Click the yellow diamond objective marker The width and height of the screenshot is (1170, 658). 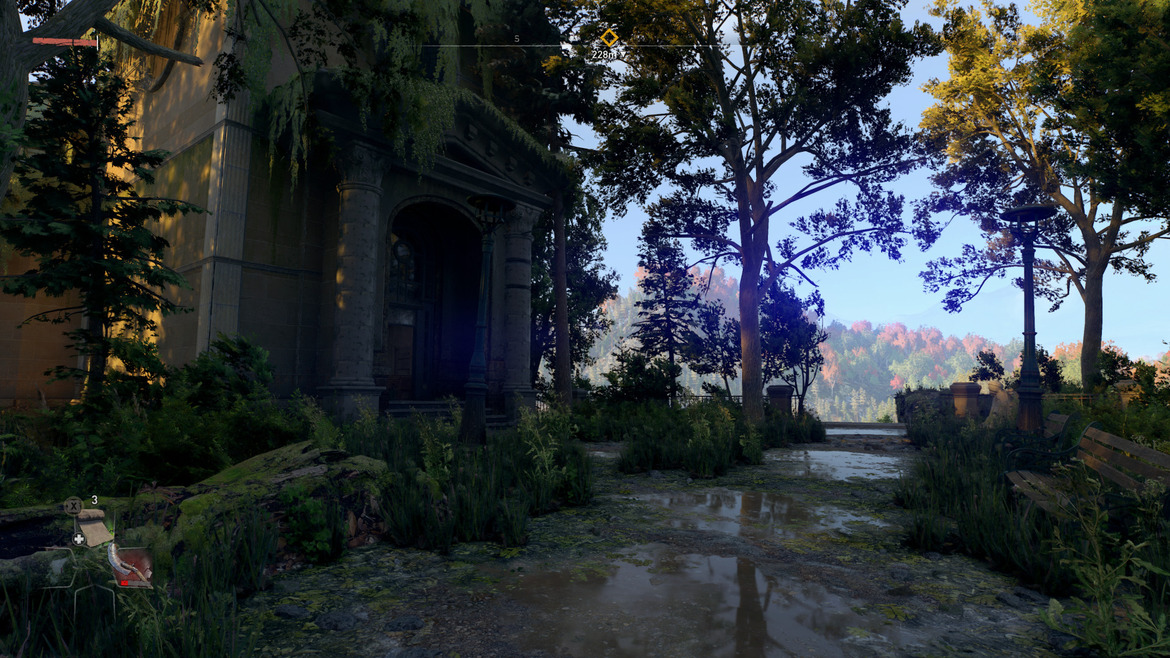608,37
